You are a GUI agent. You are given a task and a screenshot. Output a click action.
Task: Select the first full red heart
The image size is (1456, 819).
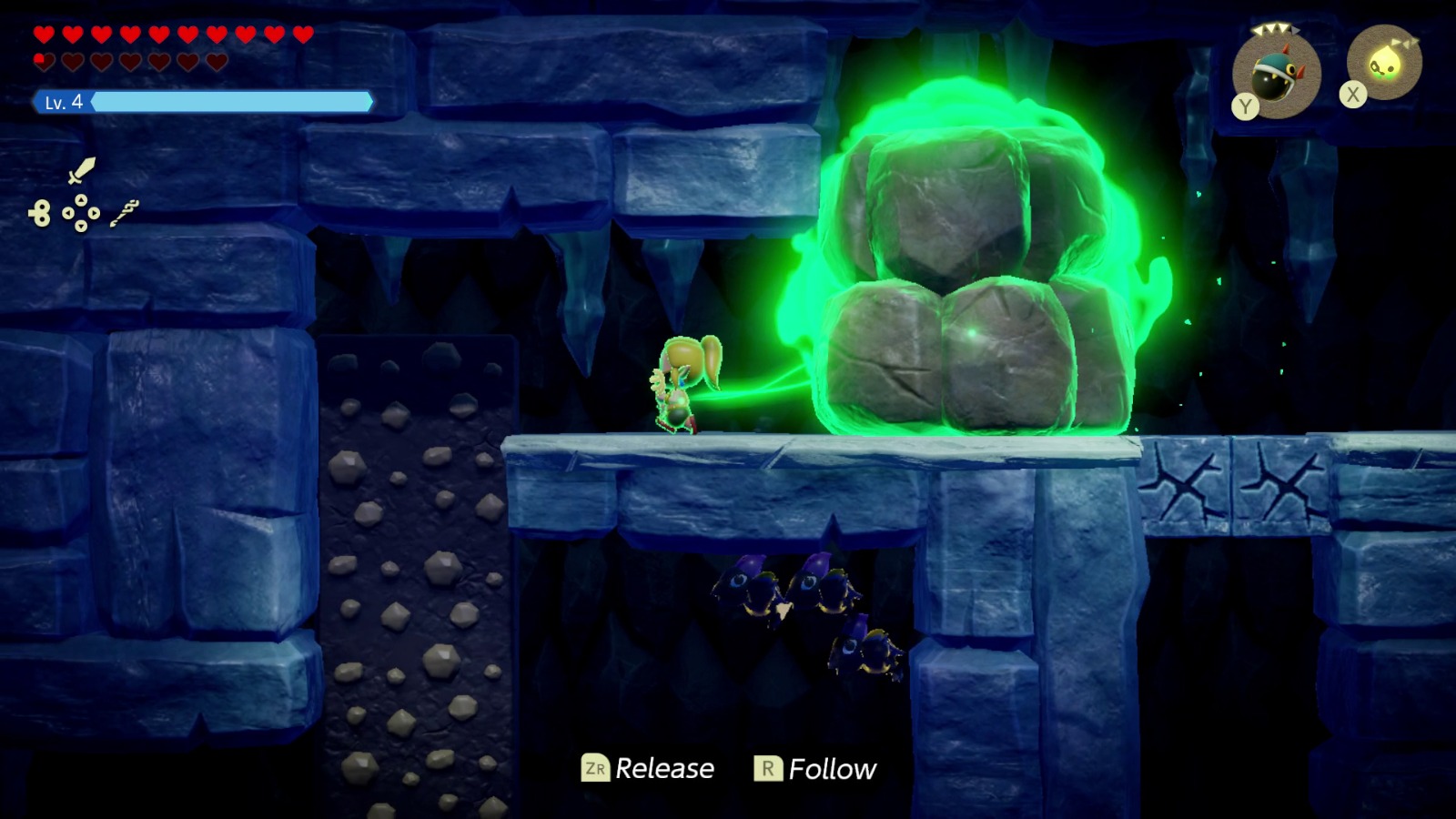44,35
